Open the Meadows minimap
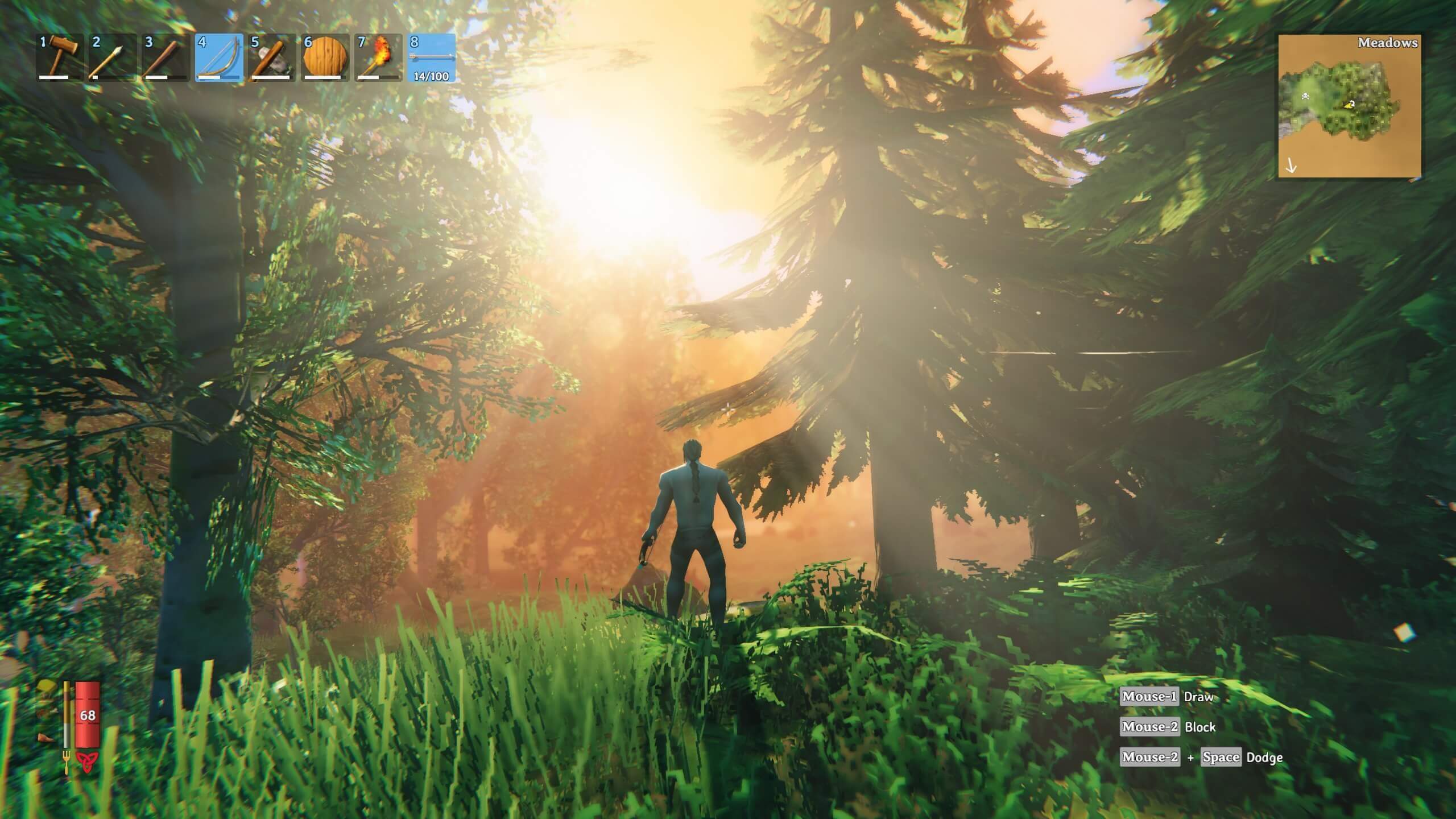Screen dimensions: 1456x819 (x=1350, y=106)
